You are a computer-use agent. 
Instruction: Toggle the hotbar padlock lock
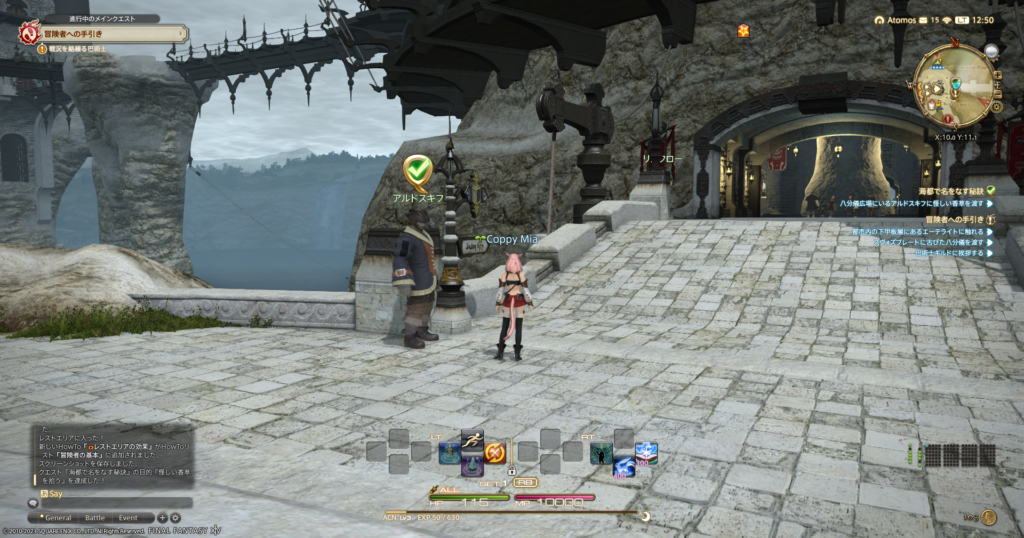512,470
